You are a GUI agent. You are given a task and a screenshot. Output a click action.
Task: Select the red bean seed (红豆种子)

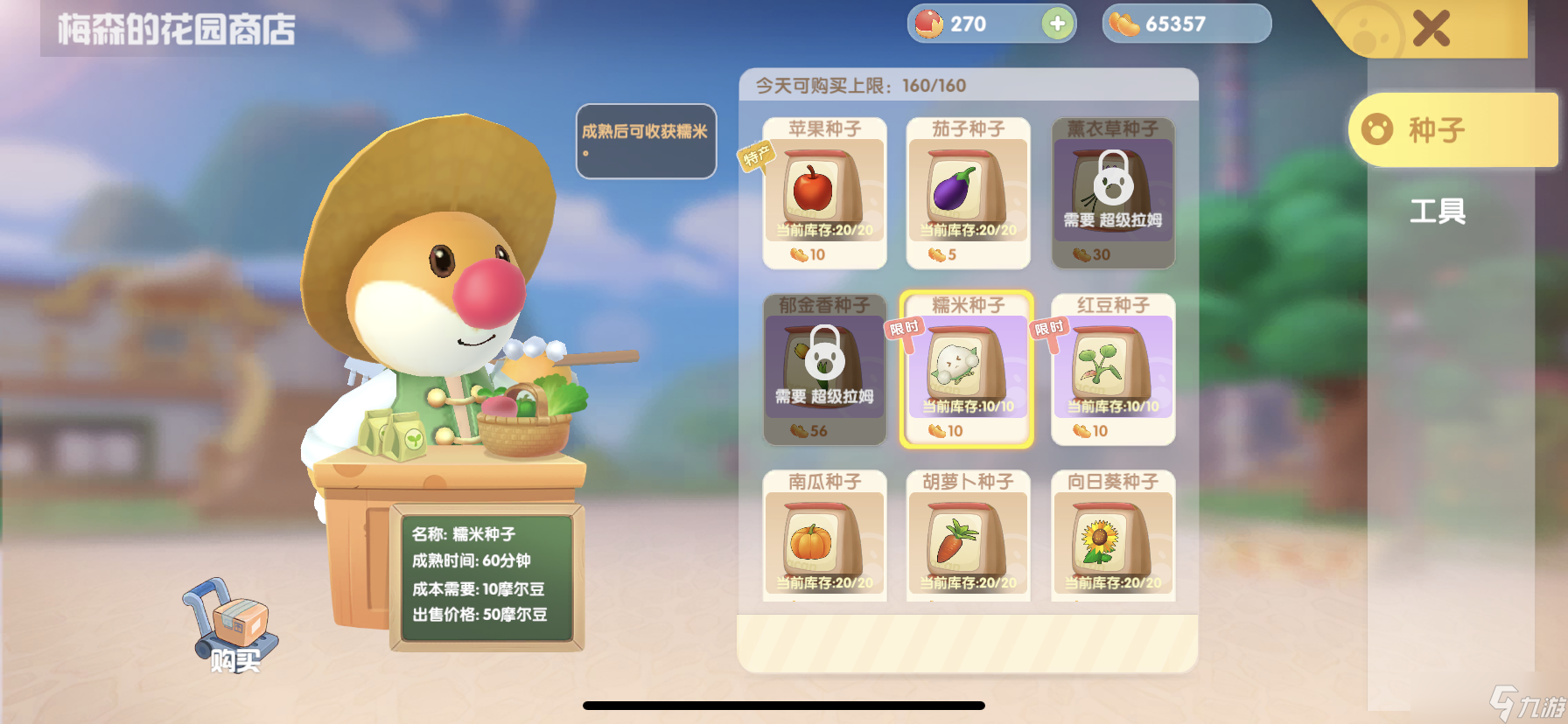[1112, 369]
